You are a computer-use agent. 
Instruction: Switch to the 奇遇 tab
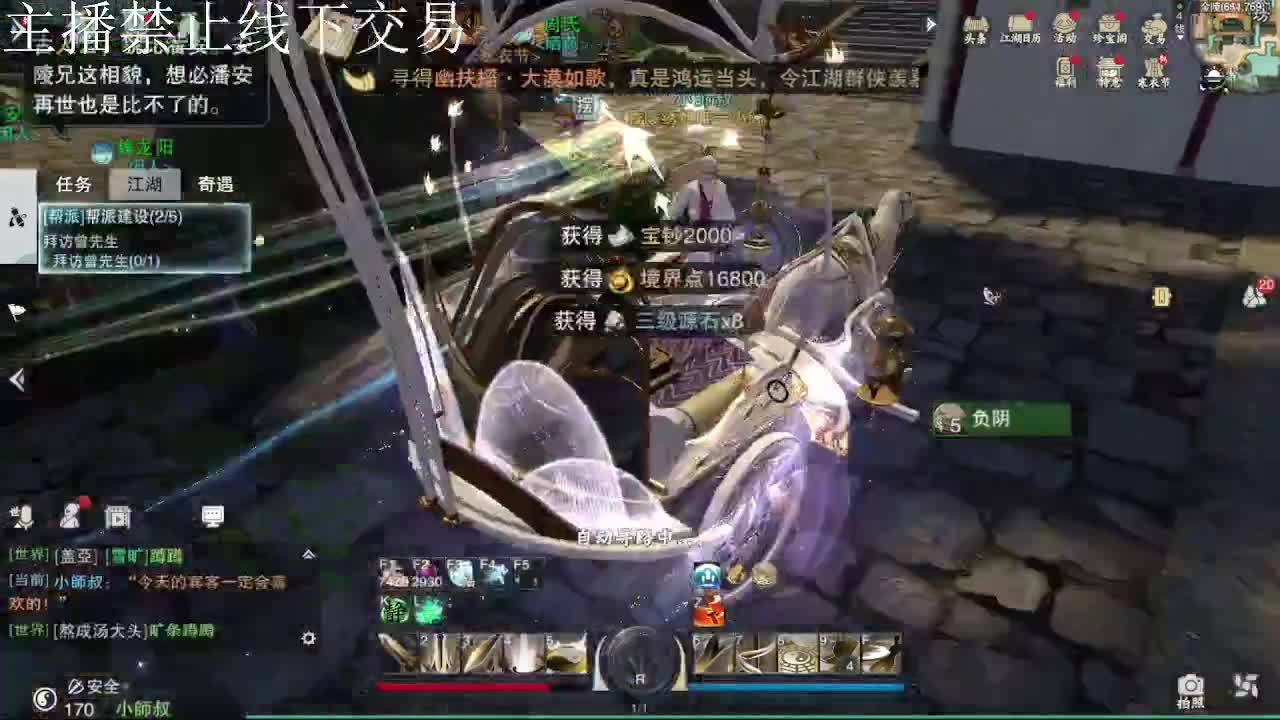coord(218,185)
